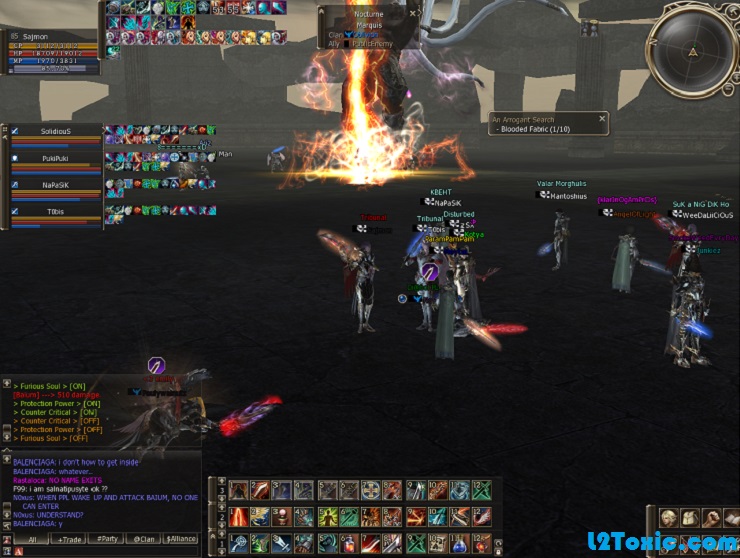740x558 pixels.
Task: Select the #Party chat tab
Action: coord(107,539)
